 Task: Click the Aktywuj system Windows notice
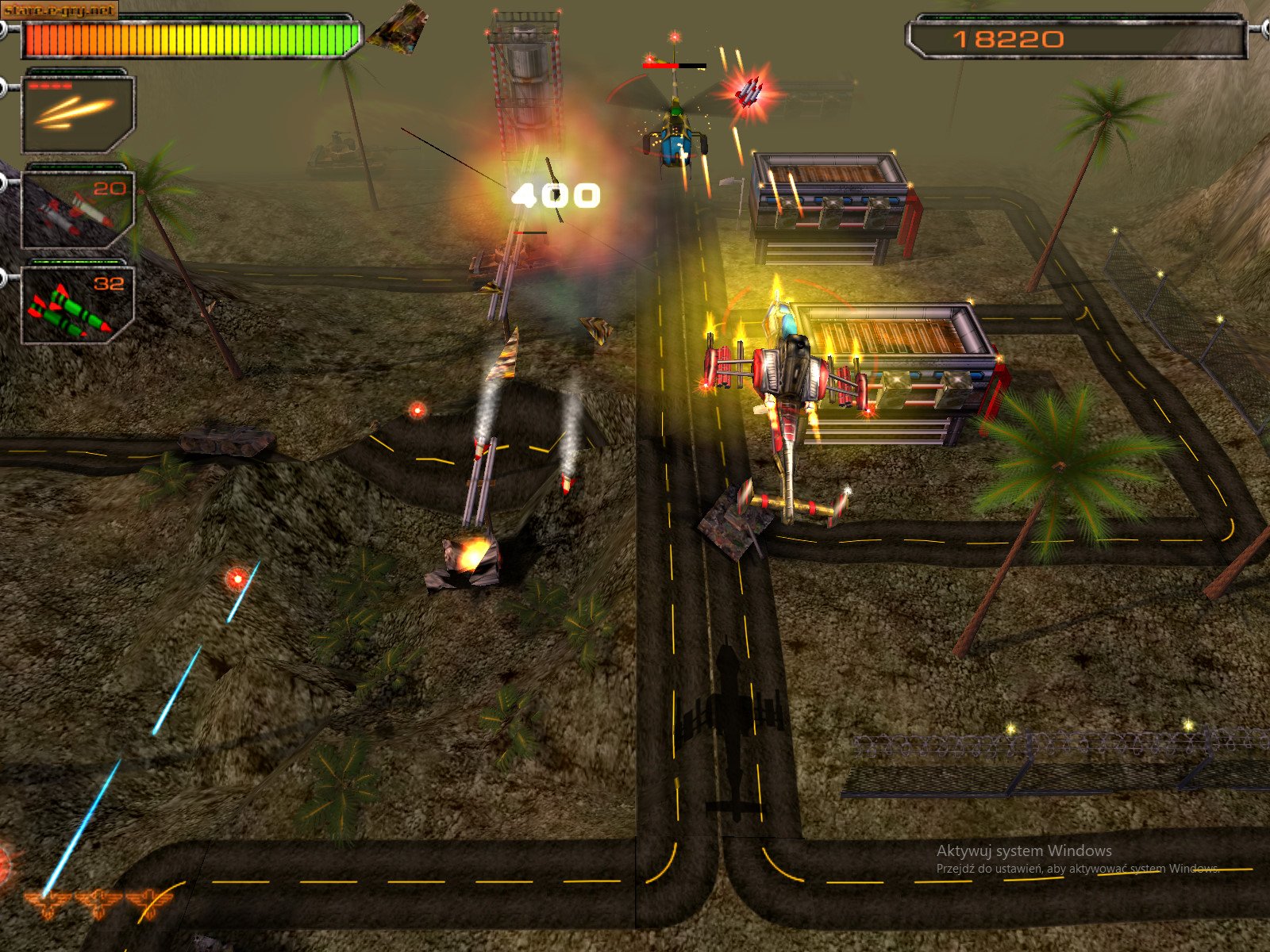coord(1024,850)
